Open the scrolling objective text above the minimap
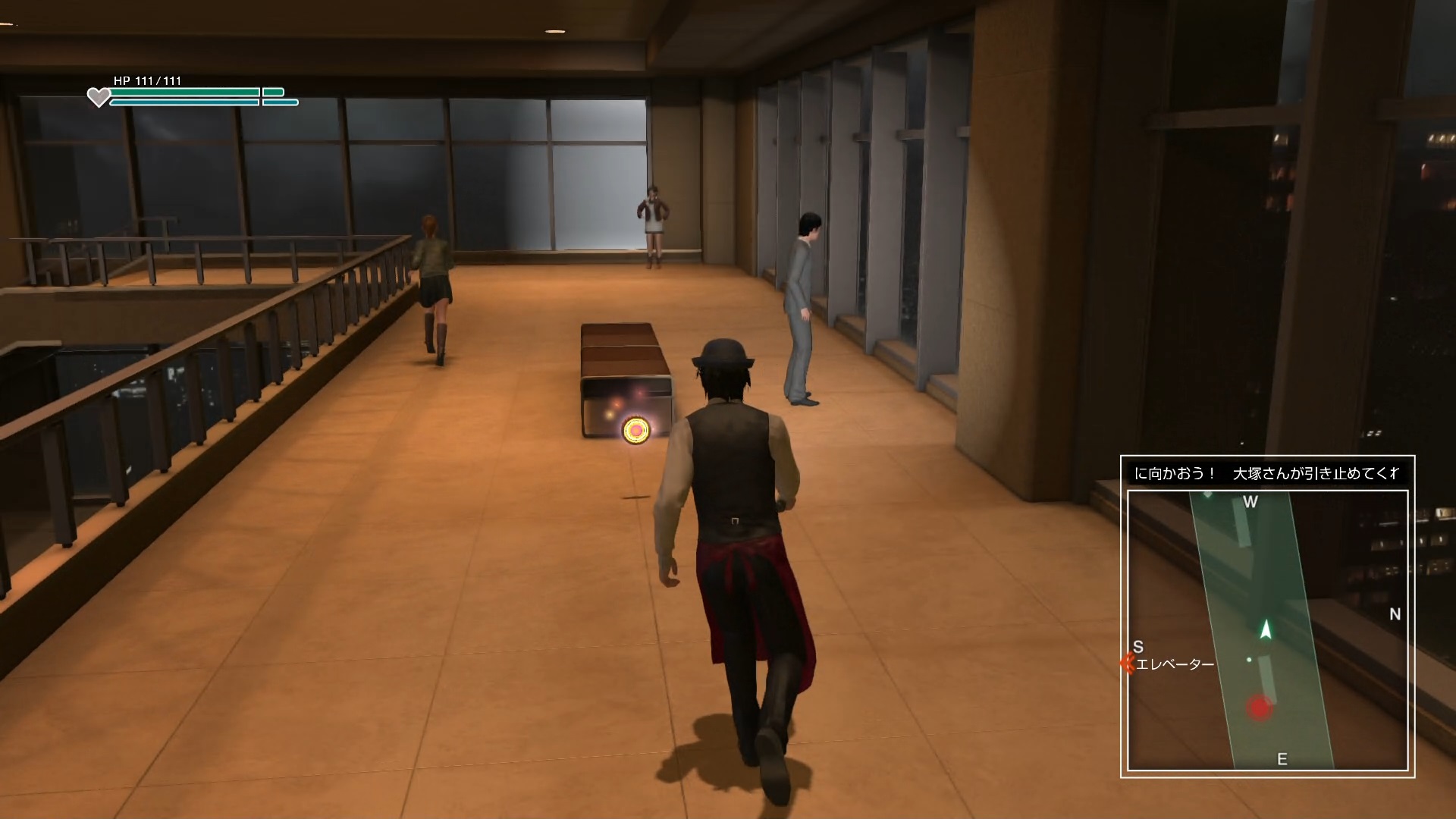This screenshot has height=819, width=1456. pyautogui.click(x=1267, y=473)
